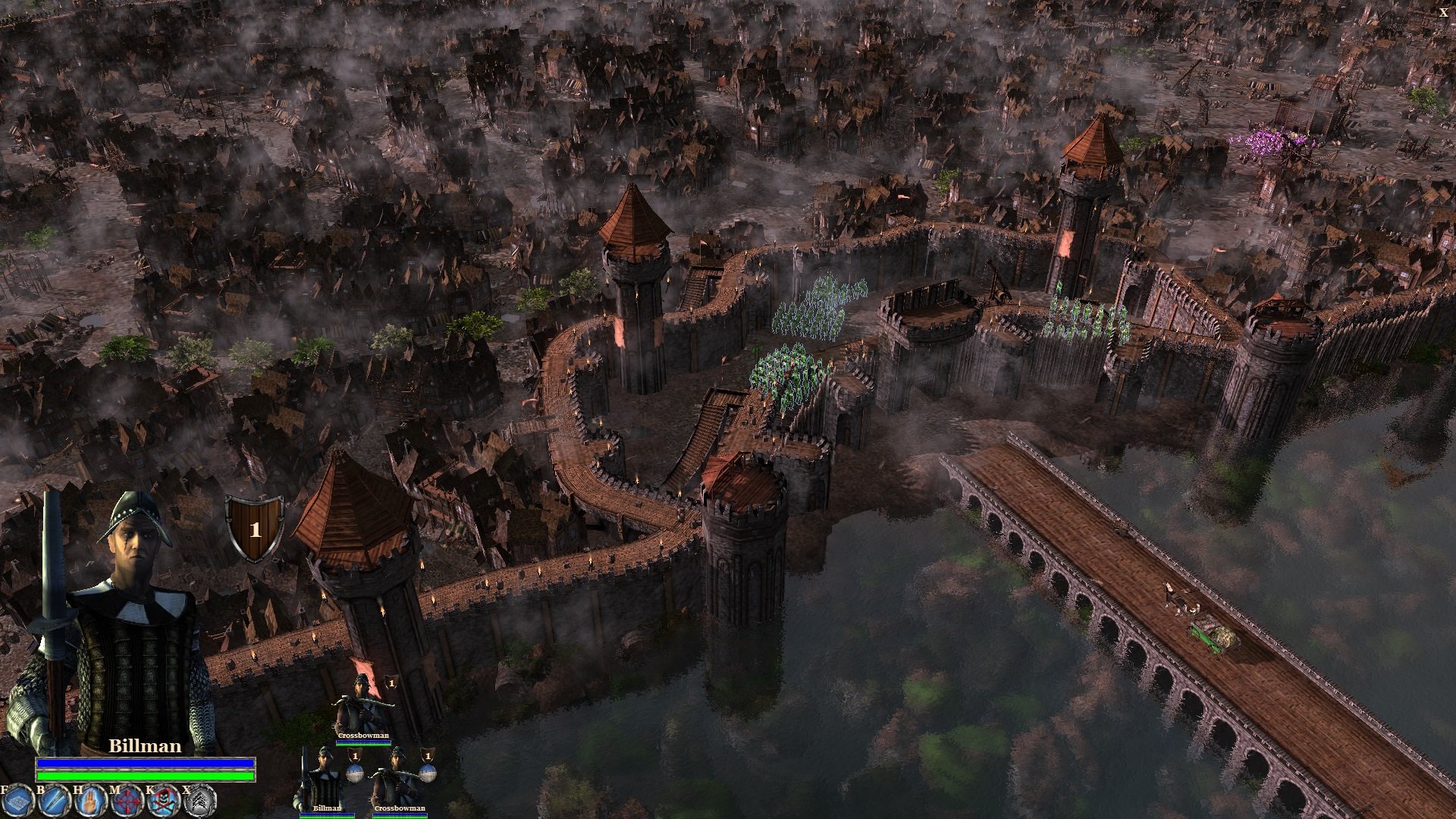
Task: Activate the skull and crossbones command
Action: point(163,803)
